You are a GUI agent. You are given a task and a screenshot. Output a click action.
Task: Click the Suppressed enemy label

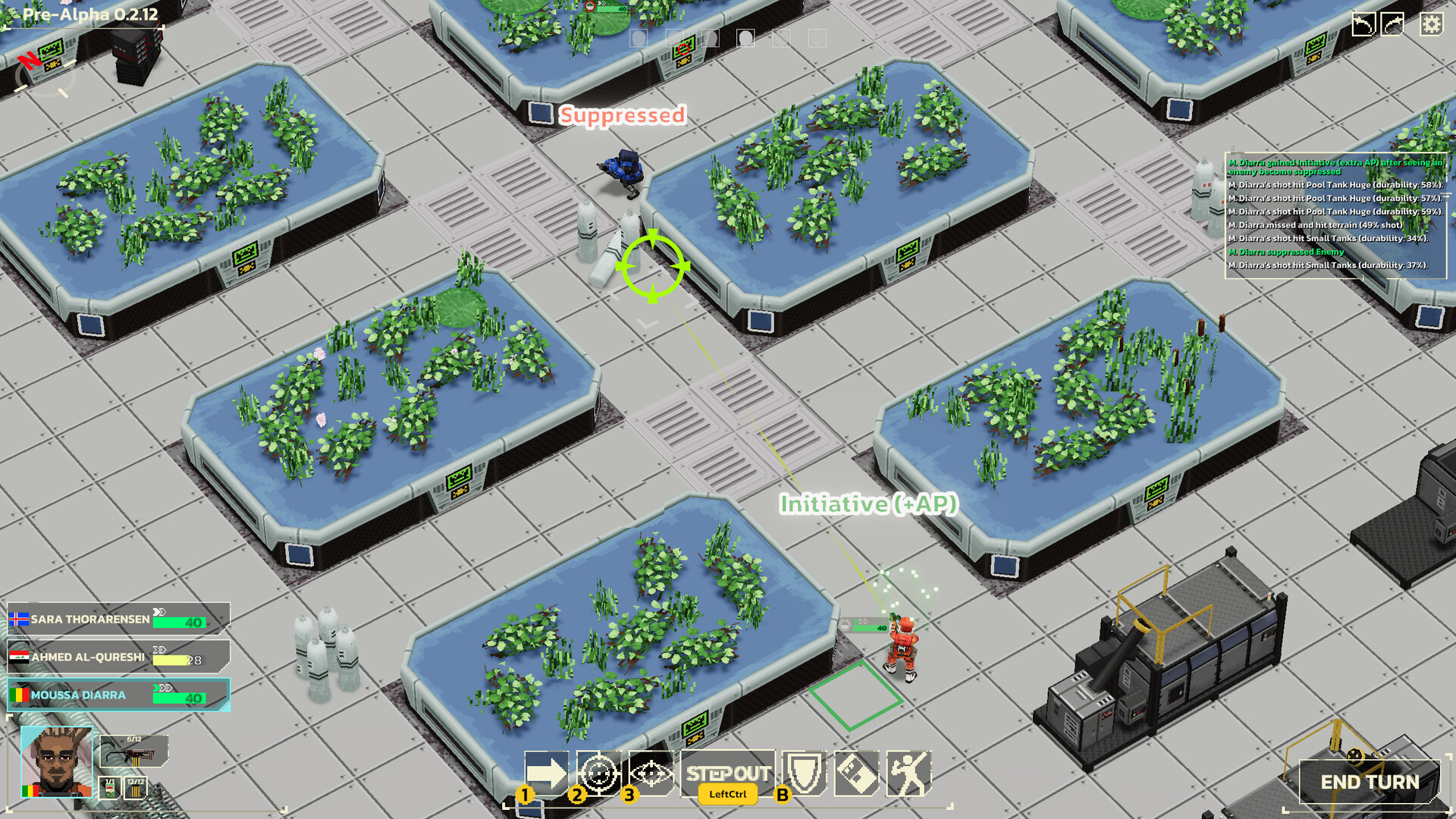(x=622, y=117)
